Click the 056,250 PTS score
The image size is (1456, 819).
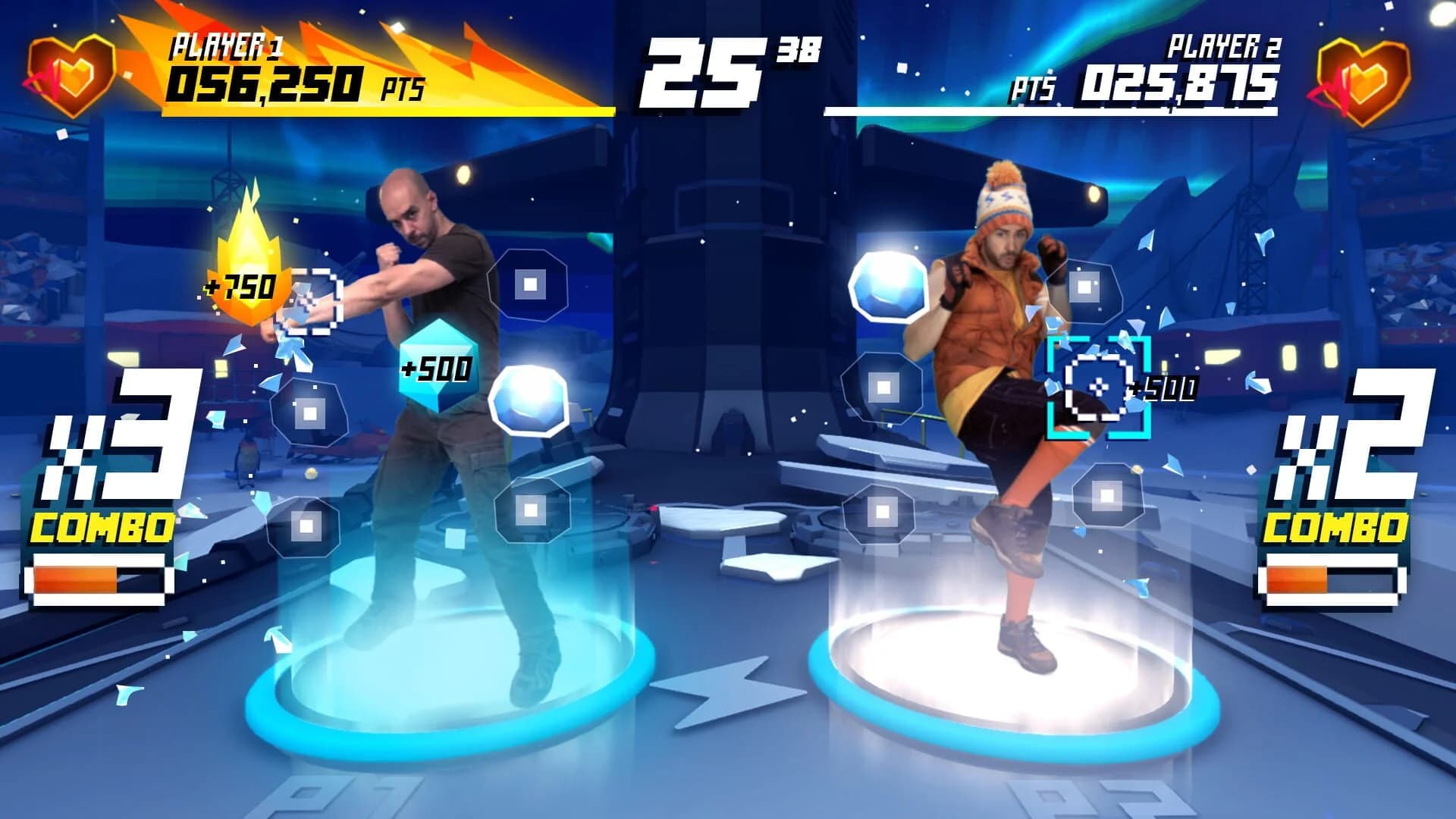point(265,85)
